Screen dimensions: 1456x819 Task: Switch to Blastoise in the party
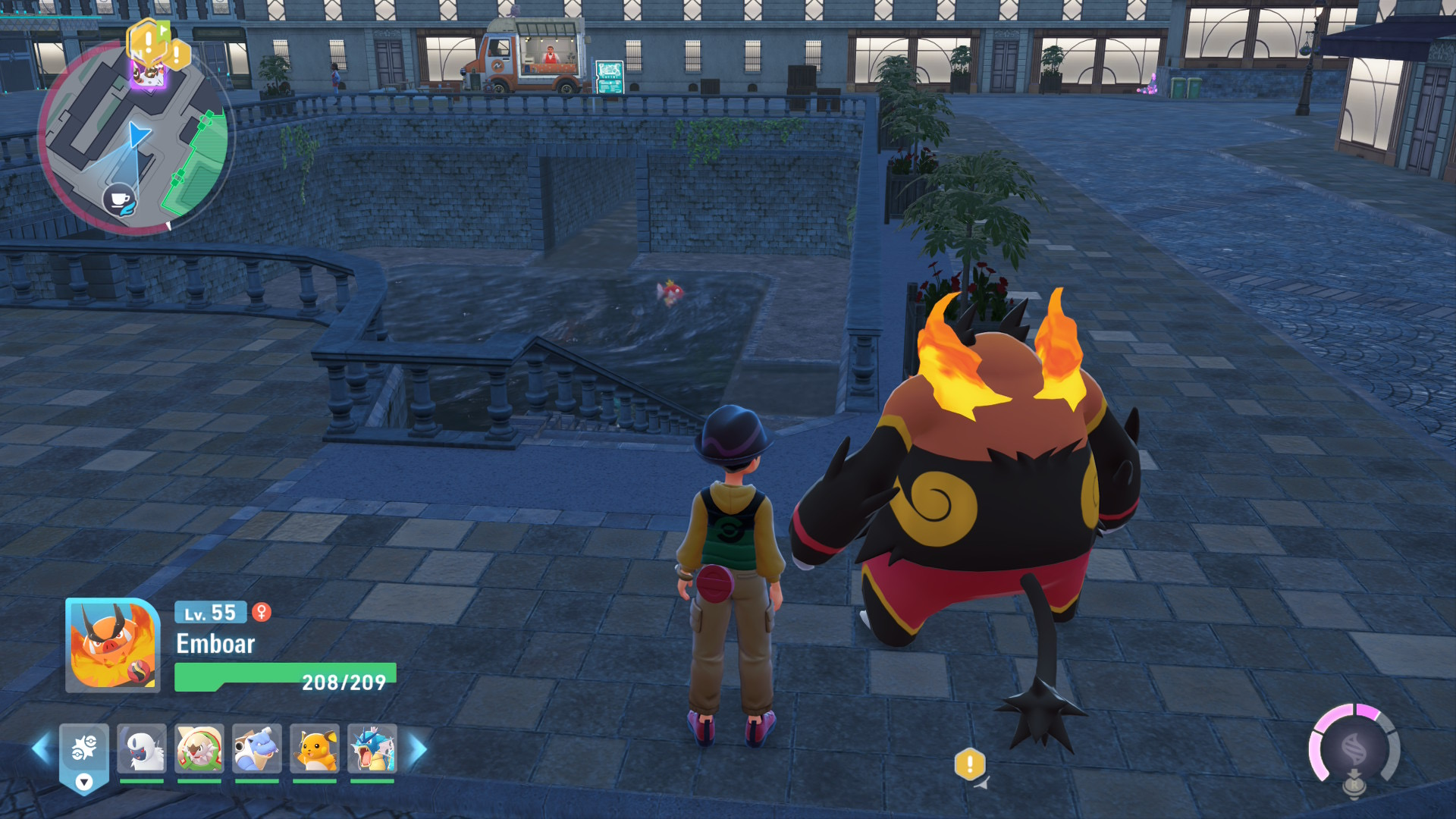point(257,748)
